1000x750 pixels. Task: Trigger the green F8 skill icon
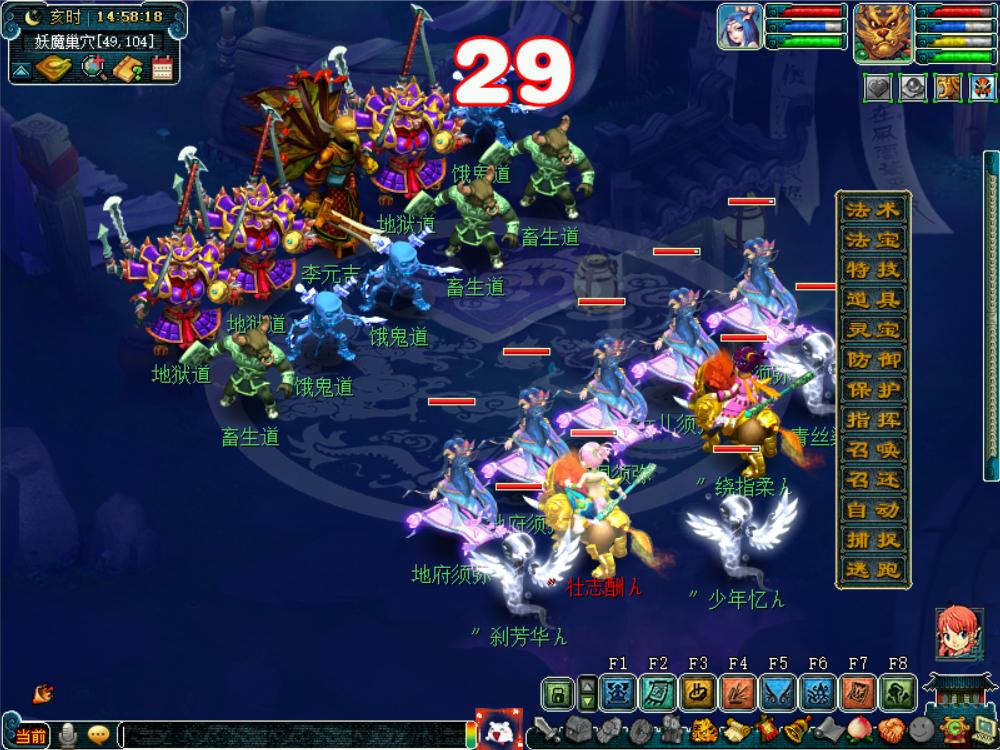pos(897,692)
